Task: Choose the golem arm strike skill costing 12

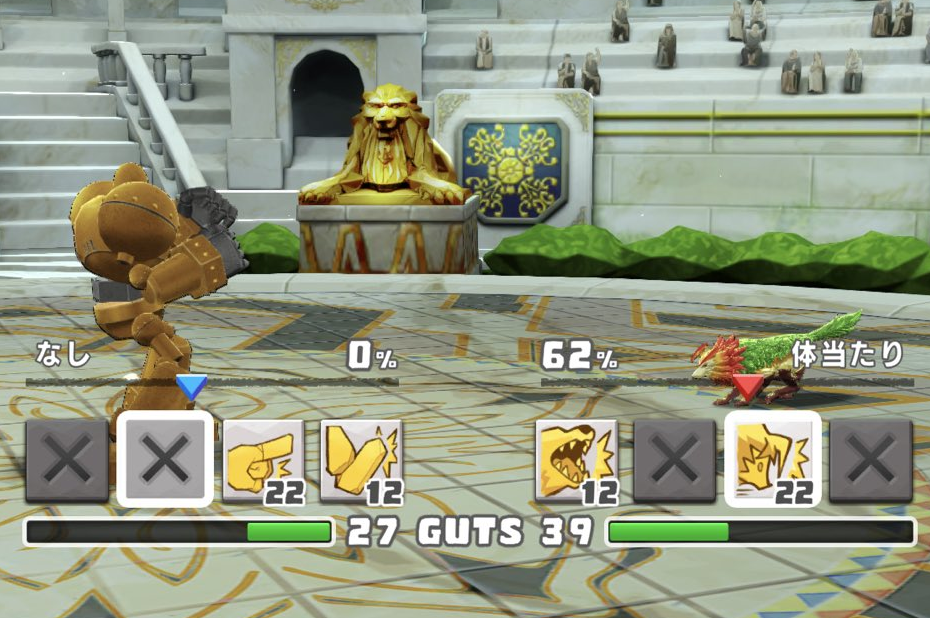Action: (361, 460)
